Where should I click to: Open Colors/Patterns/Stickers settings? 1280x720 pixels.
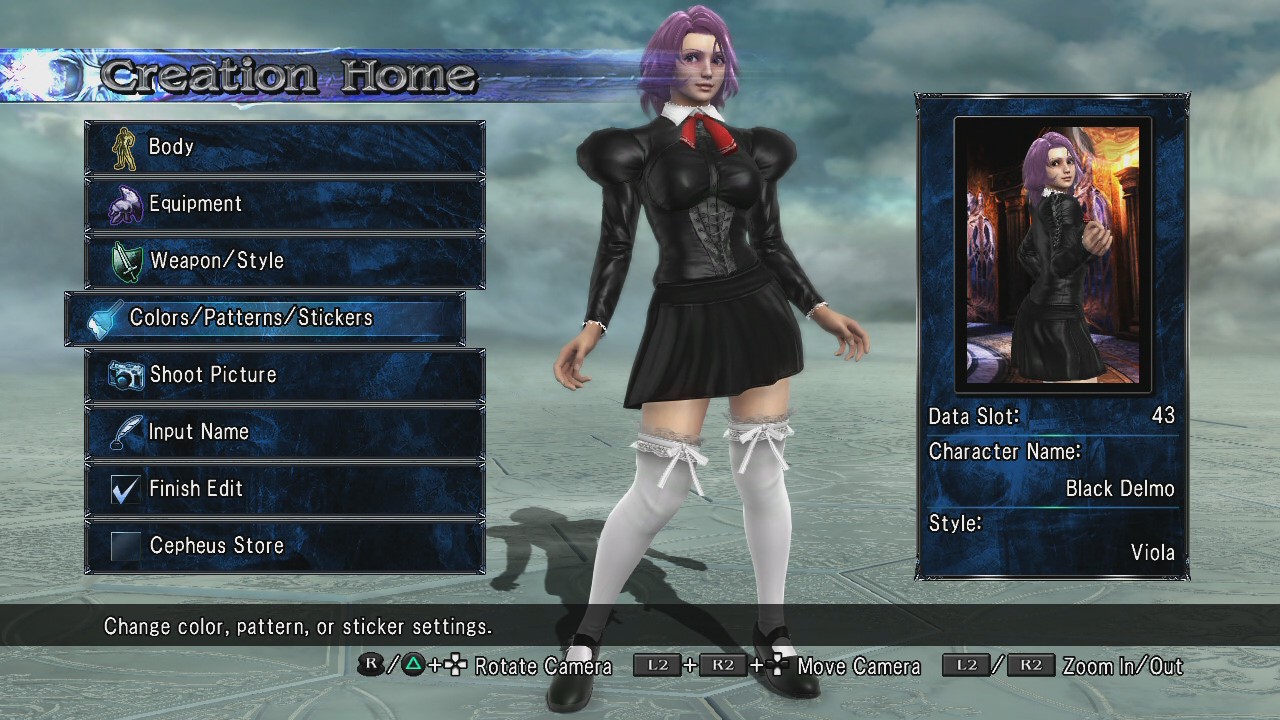click(265, 318)
